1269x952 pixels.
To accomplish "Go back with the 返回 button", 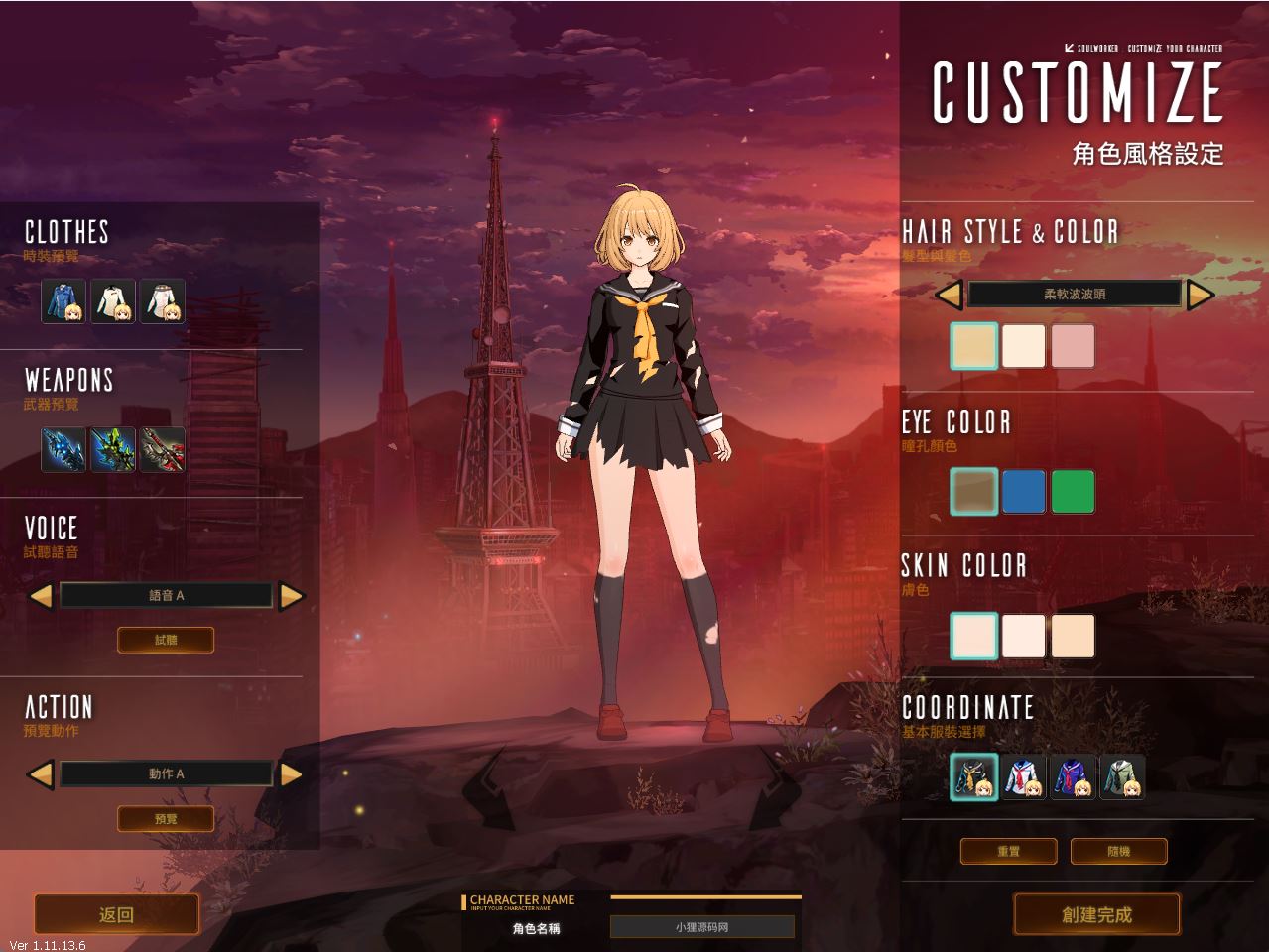I will point(117,914).
